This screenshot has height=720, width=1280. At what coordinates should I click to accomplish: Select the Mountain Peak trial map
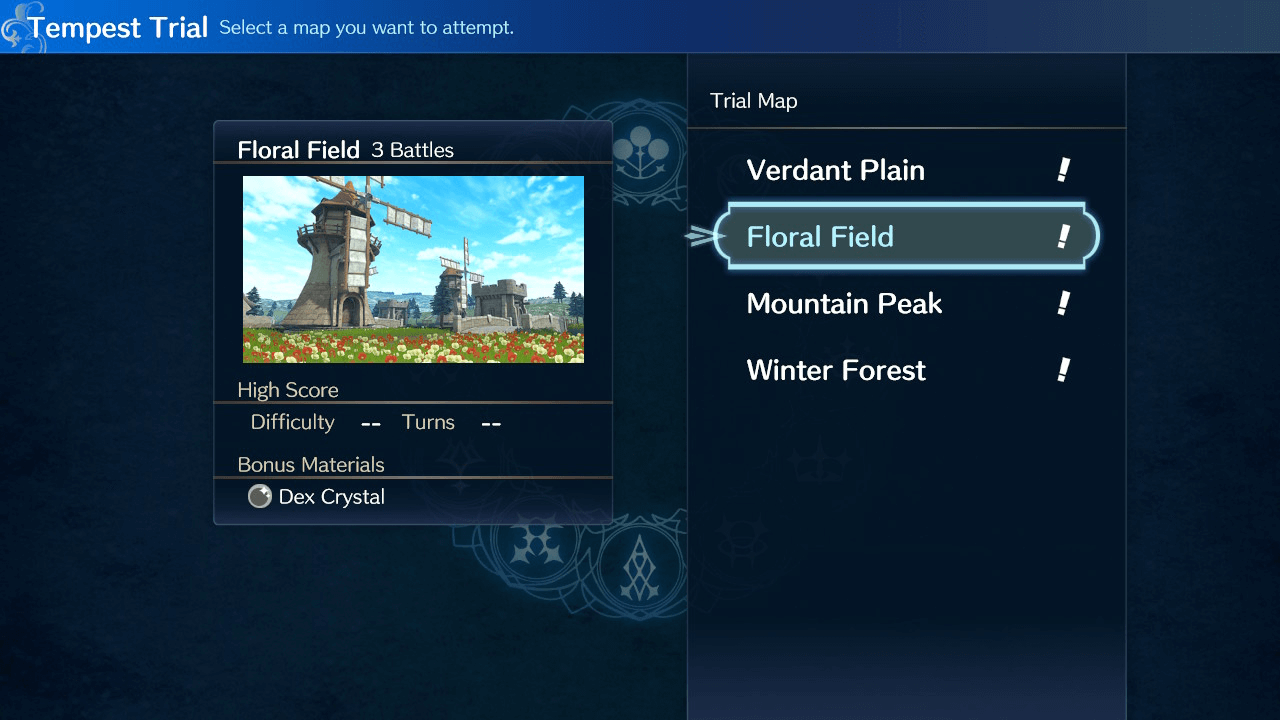coord(844,303)
